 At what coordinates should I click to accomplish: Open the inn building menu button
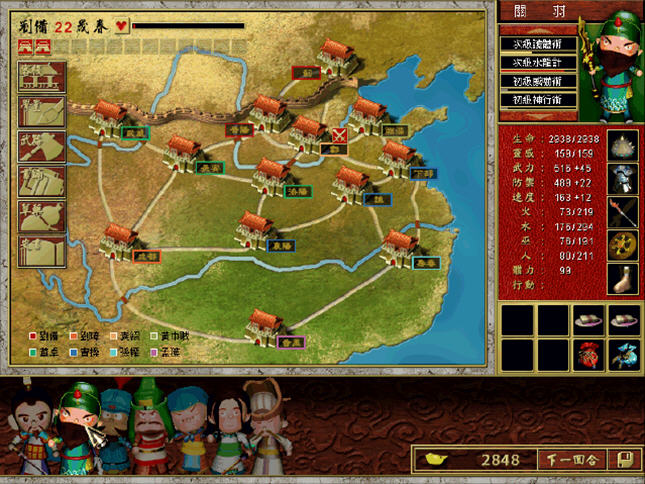point(42,77)
